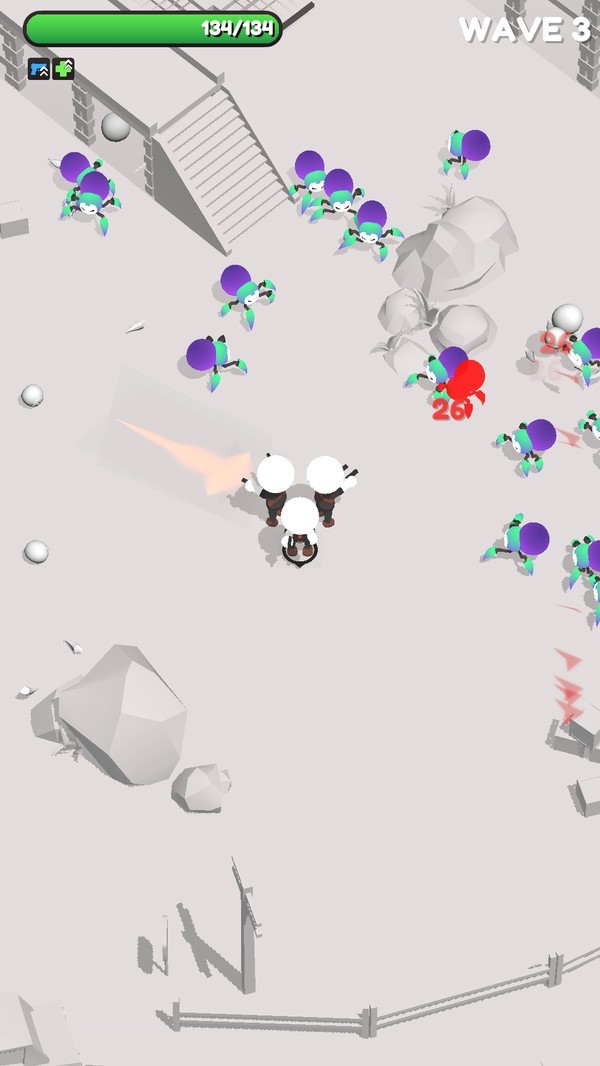
Task: Select the blue gun upgrade icon
Action: tap(39, 69)
